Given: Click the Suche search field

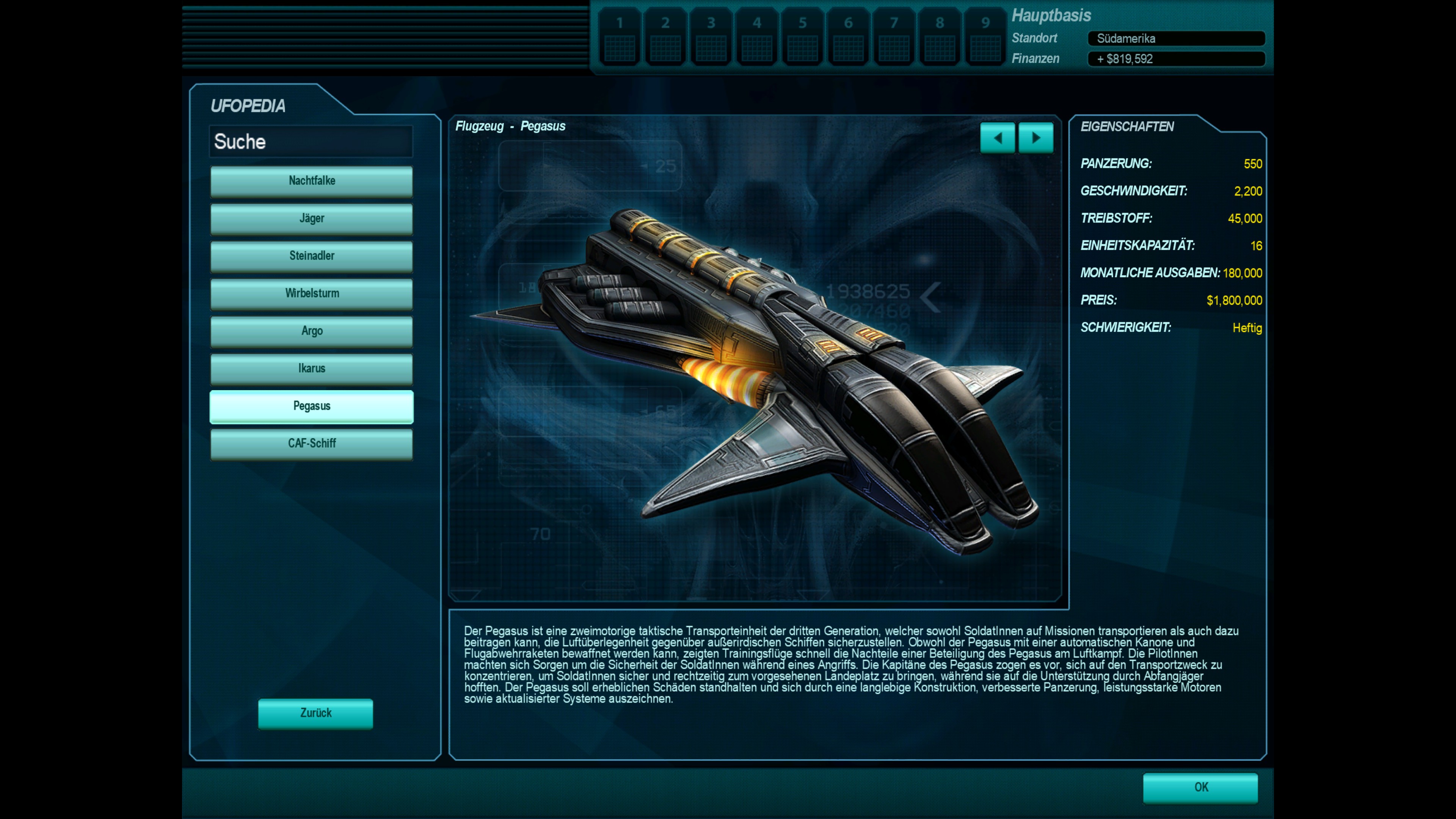Looking at the screenshot, I should point(311,141).
